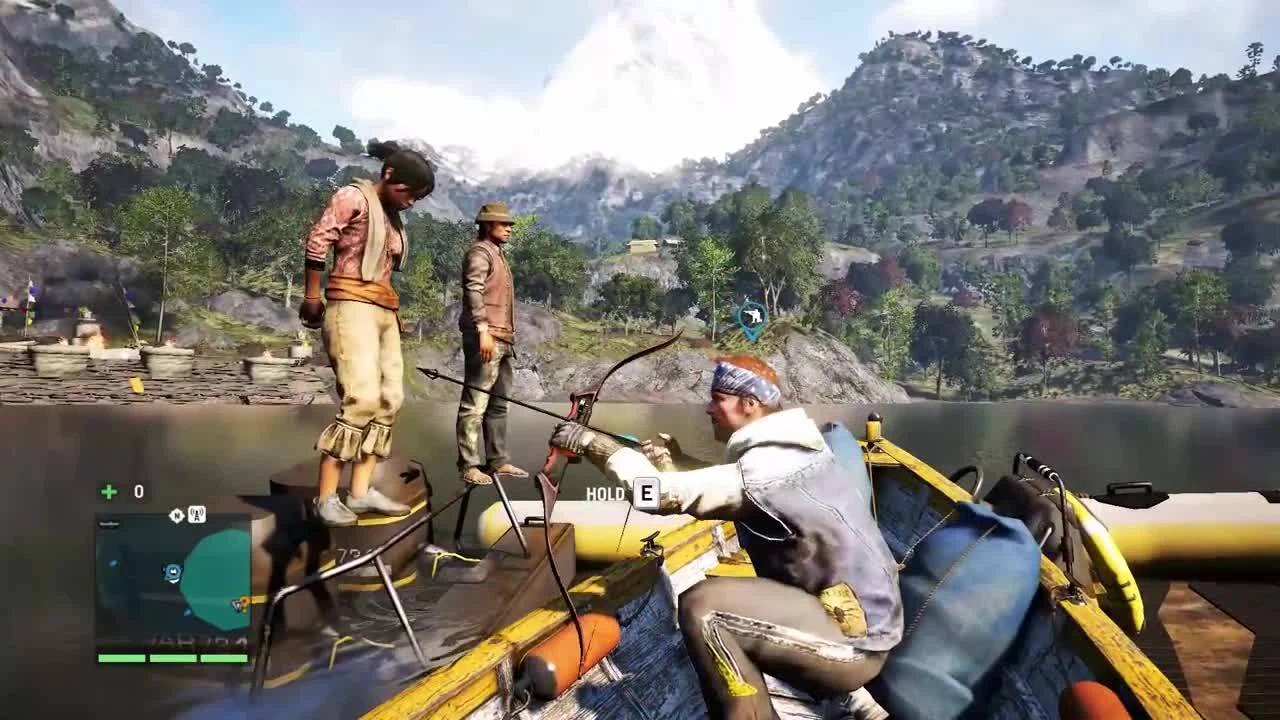The image size is (1280, 720).
Task: Click the minimap area label in the top-left corner
Action: [x=109, y=522]
